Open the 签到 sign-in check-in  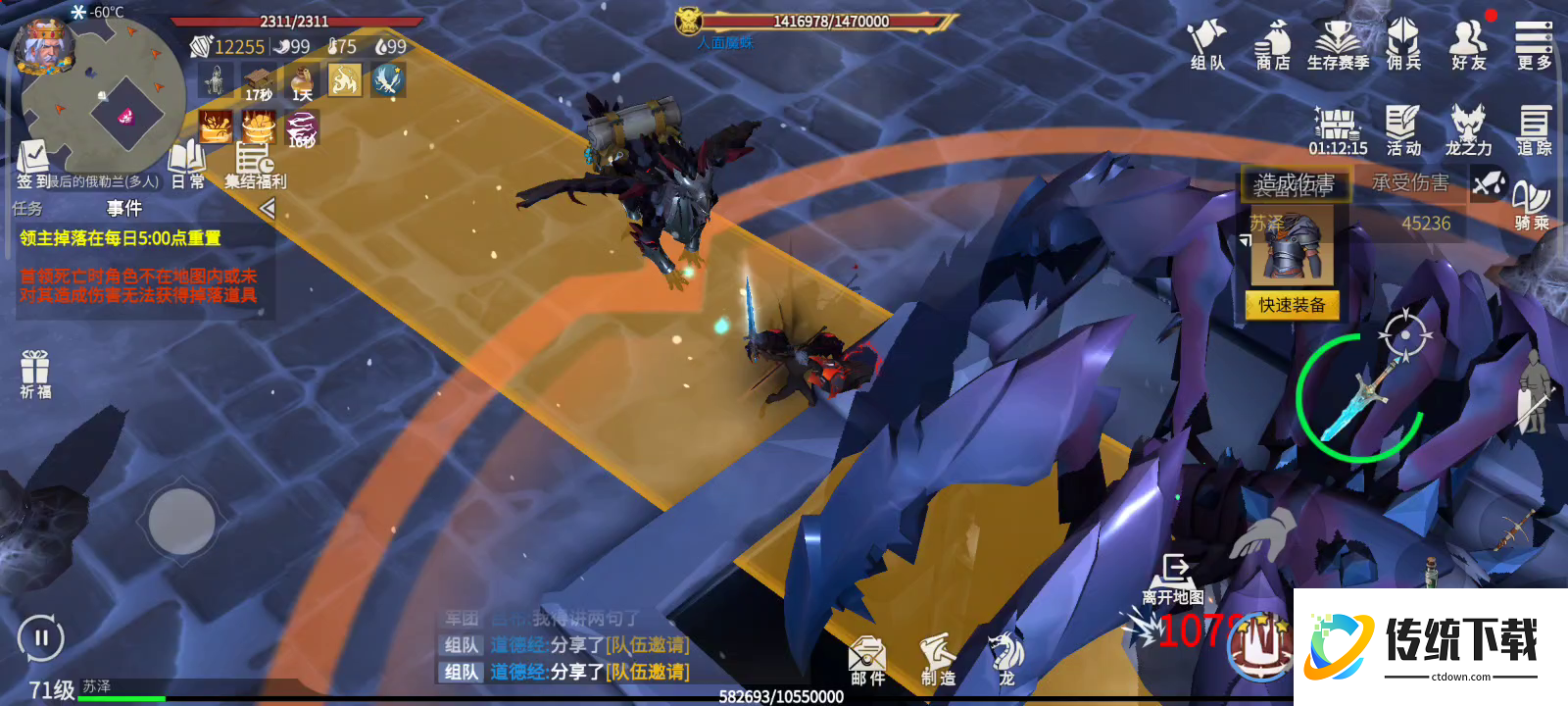(32, 165)
